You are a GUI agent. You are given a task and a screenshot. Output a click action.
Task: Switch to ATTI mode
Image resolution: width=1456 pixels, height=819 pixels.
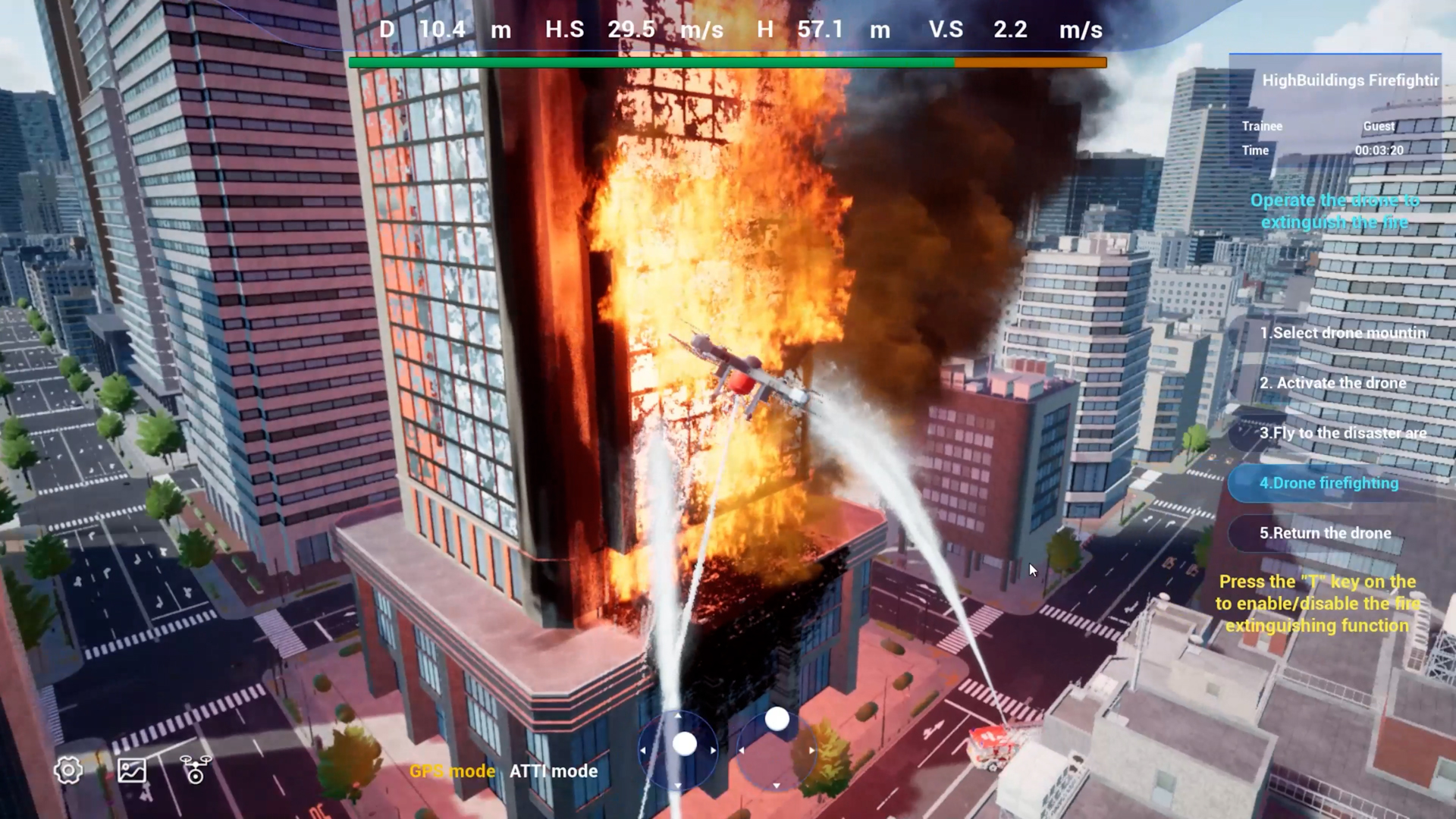pos(554,771)
